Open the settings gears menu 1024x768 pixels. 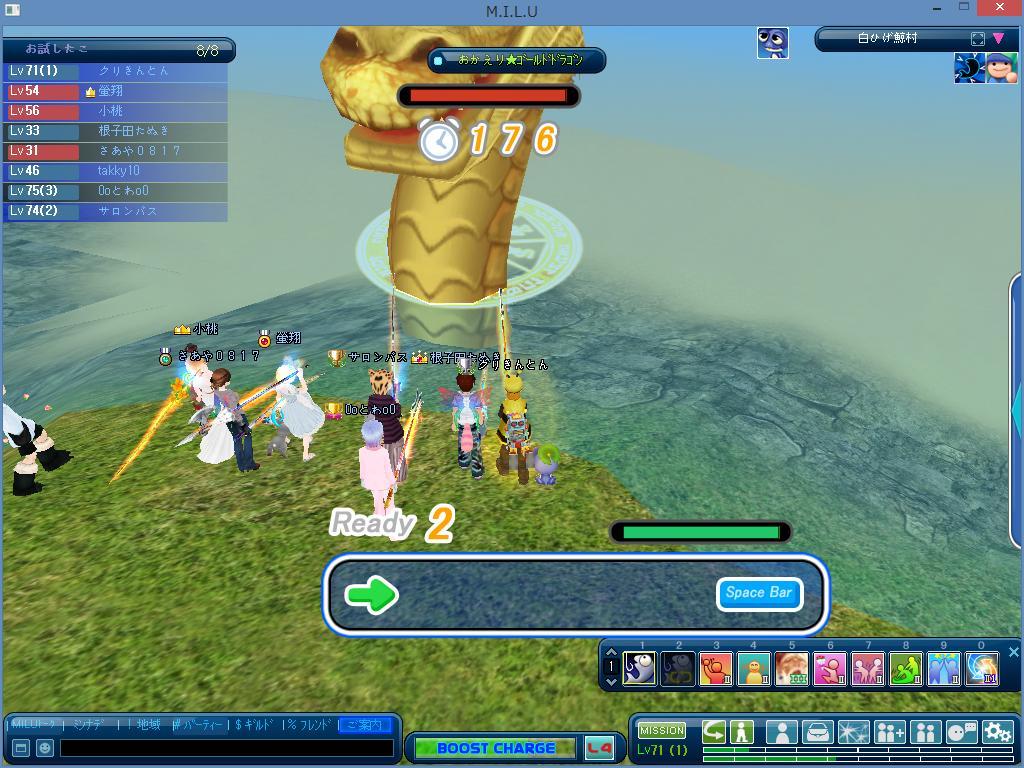coord(998,732)
